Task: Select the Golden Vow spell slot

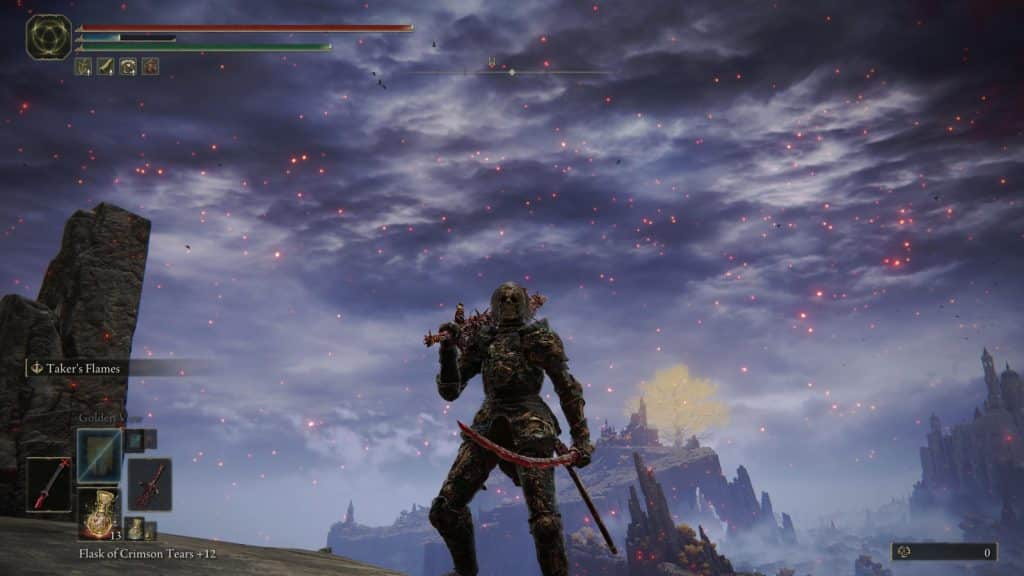Action: (x=99, y=454)
